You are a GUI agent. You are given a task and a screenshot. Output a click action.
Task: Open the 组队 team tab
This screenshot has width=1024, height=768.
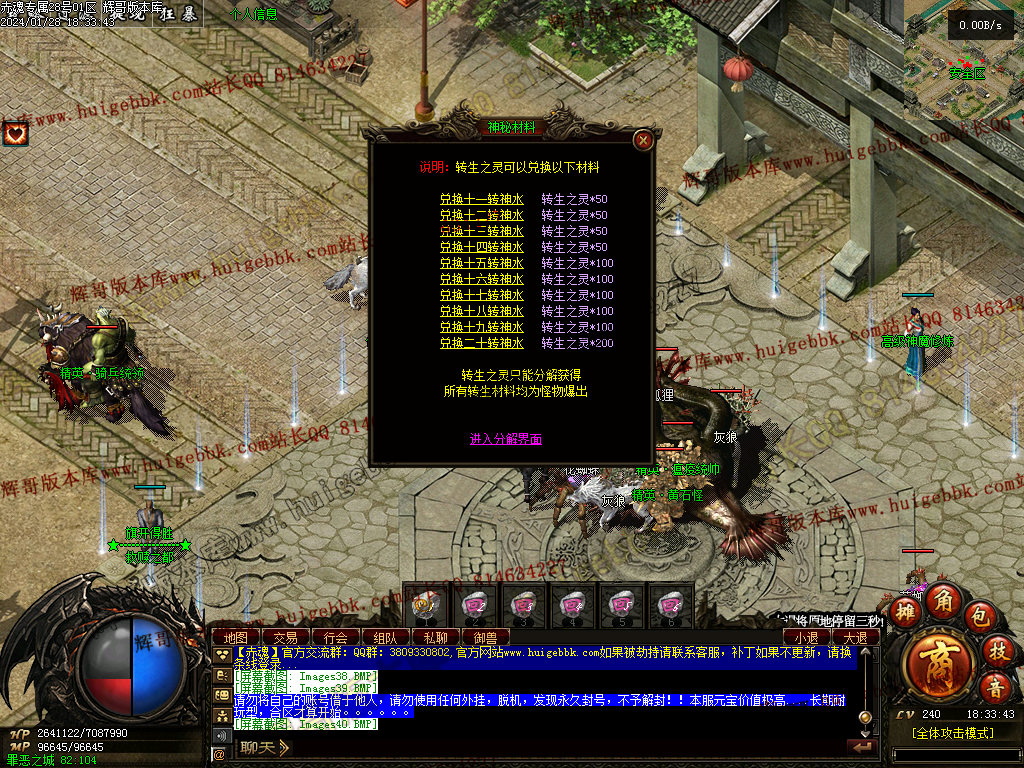pyautogui.click(x=385, y=637)
